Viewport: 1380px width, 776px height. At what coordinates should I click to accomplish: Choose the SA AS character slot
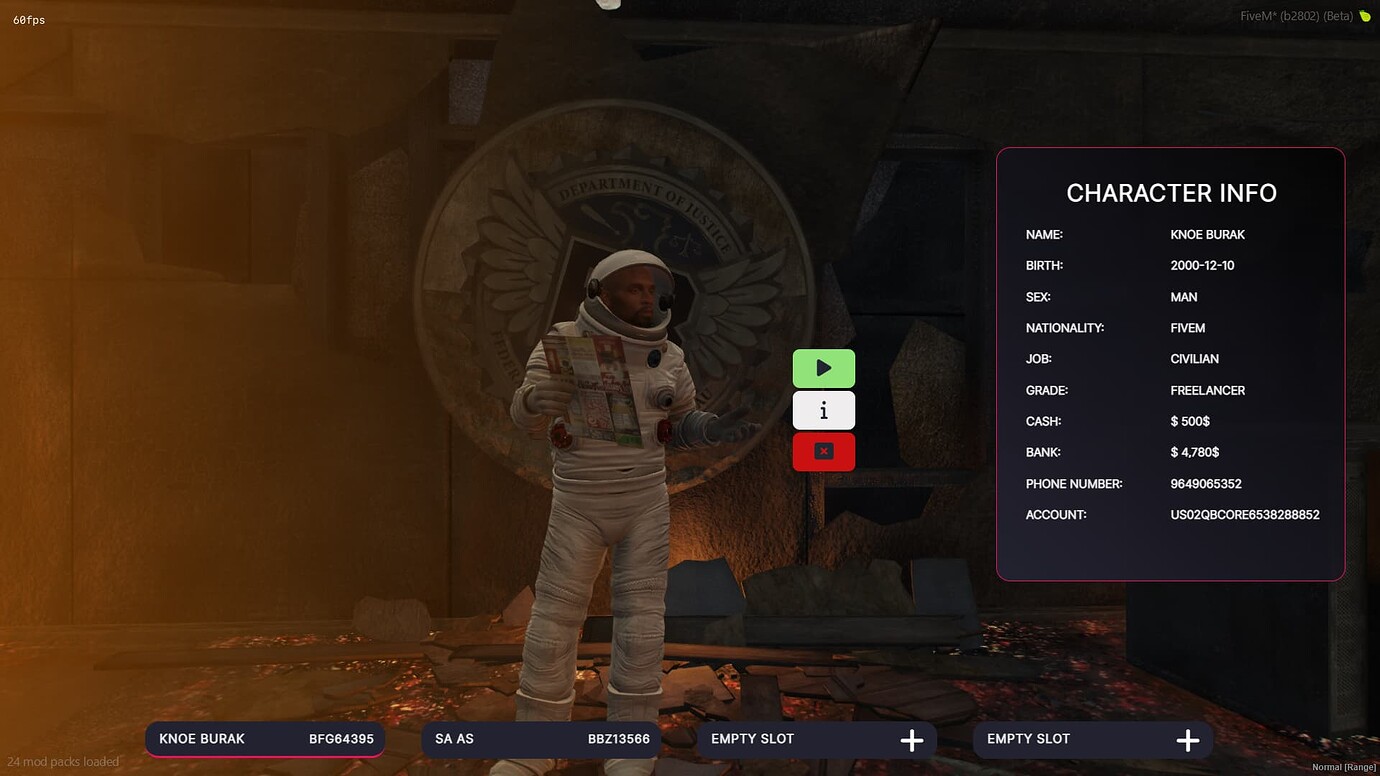point(541,739)
